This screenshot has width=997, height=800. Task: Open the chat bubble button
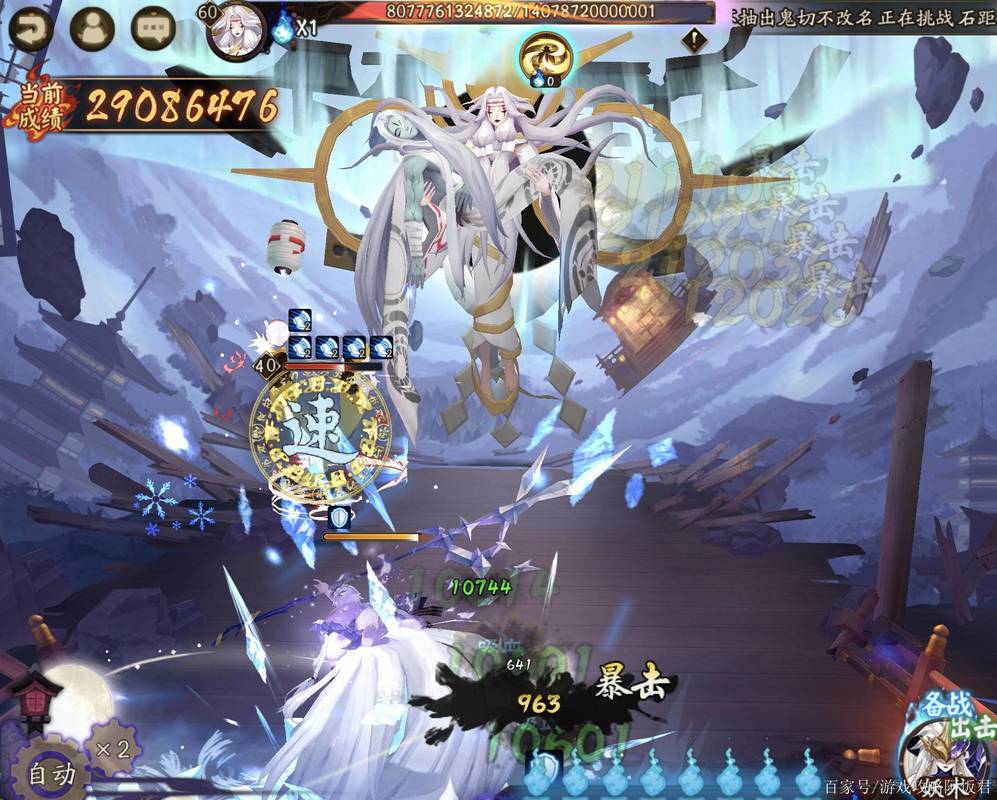153,30
